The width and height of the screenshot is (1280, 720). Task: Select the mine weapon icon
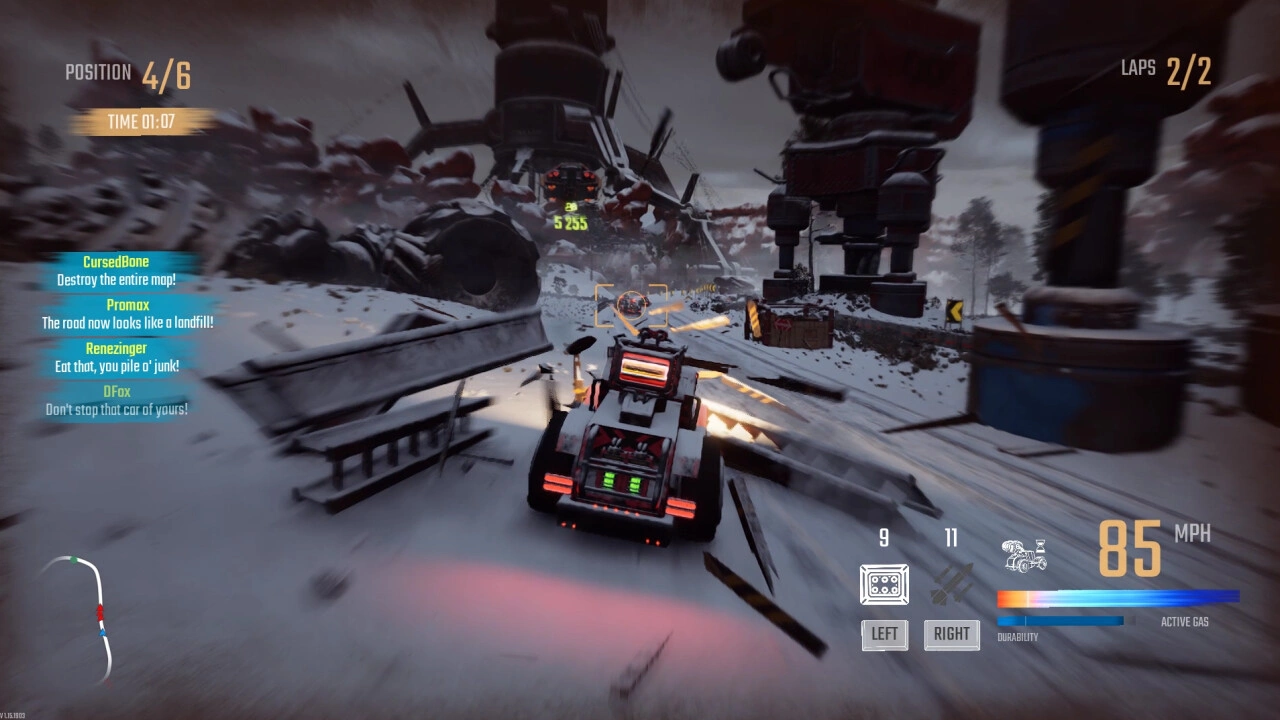pos(884,584)
